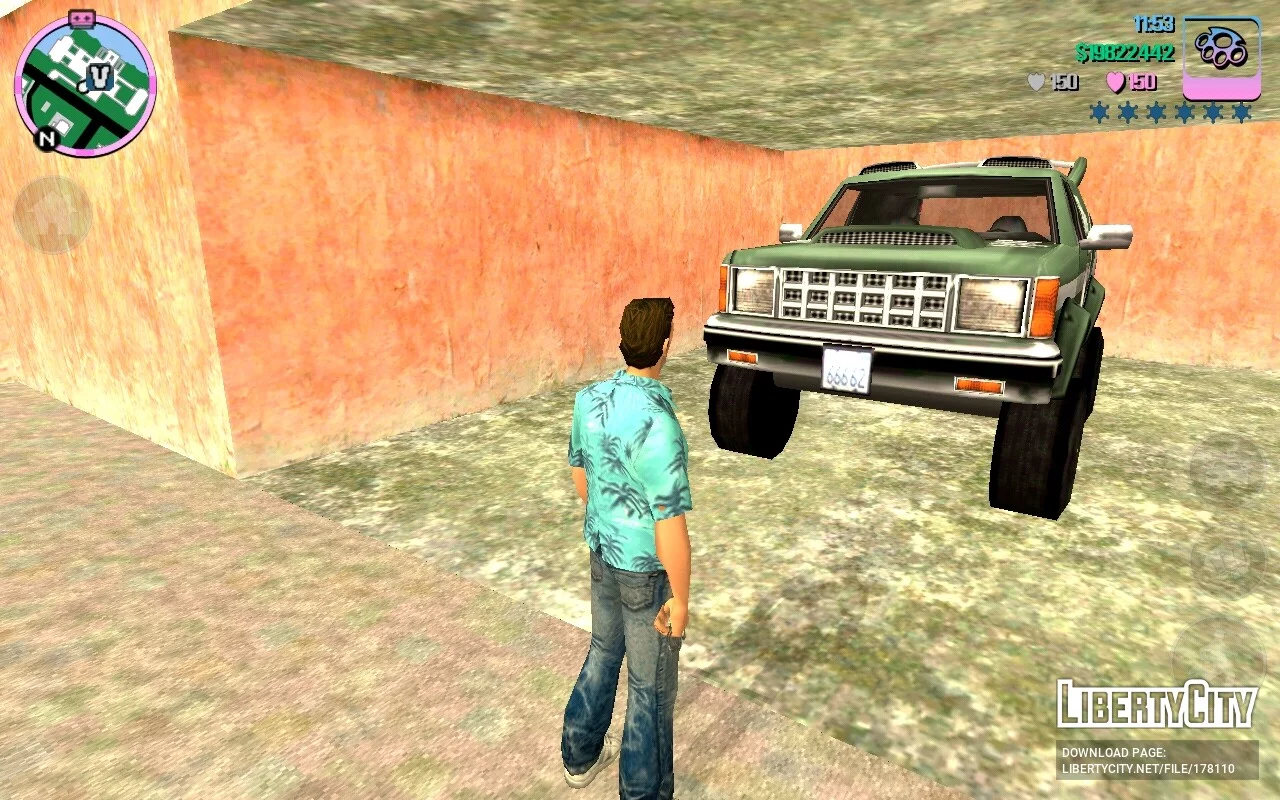Viewport: 1280px width, 800px height.
Task: Tap the faint house-shaped touch button
Action: (x=52, y=215)
